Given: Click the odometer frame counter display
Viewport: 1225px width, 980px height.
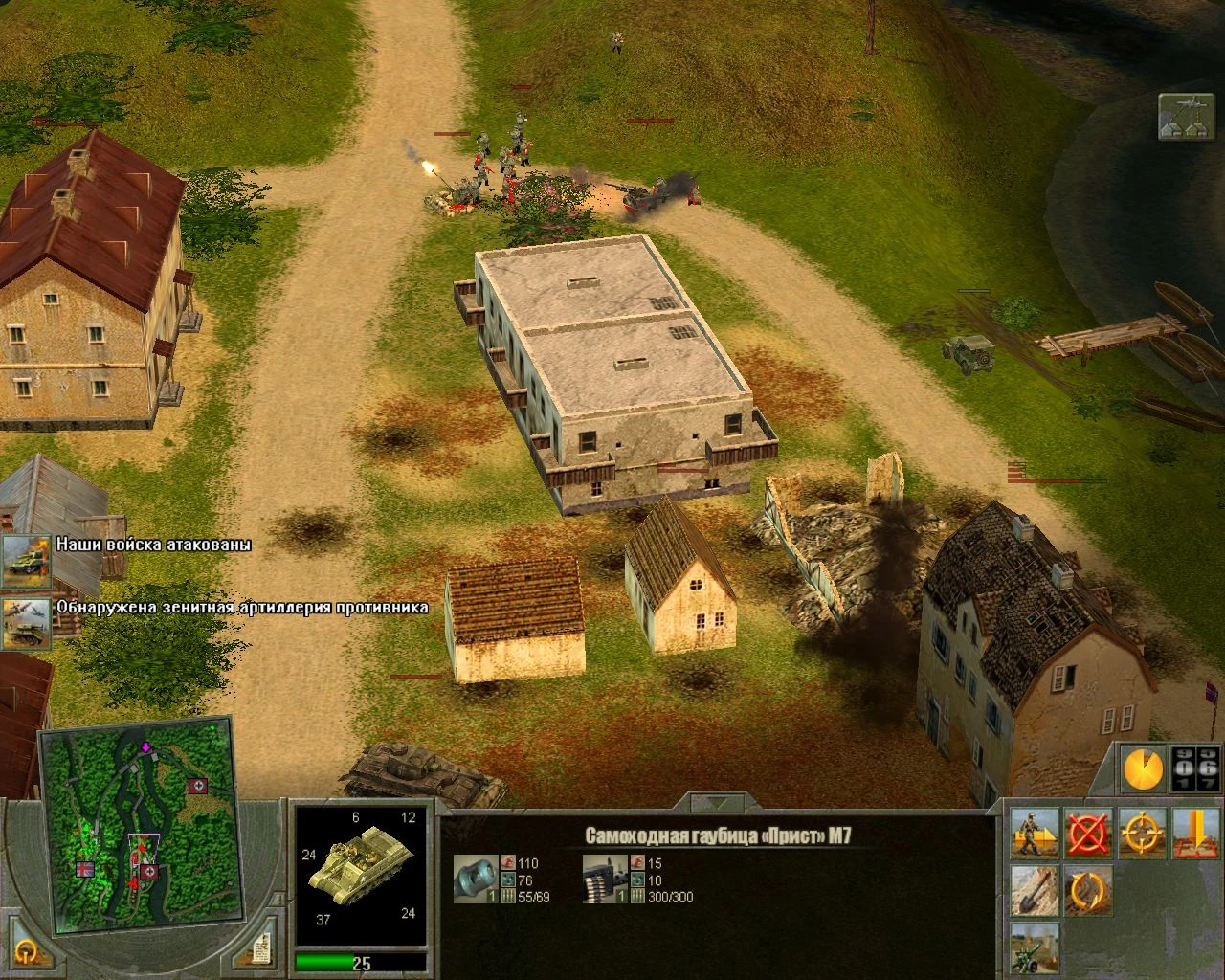Looking at the screenshot, I should click(x=1194, y=766).
